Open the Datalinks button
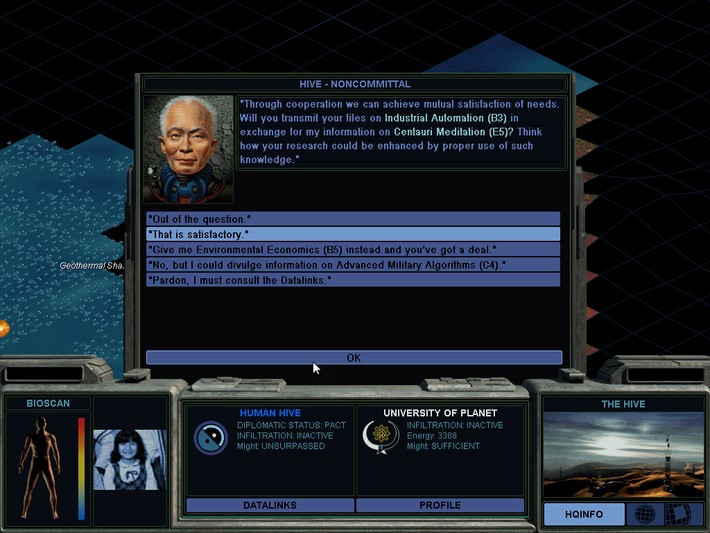710x533 pixels. tap(269, 505)
